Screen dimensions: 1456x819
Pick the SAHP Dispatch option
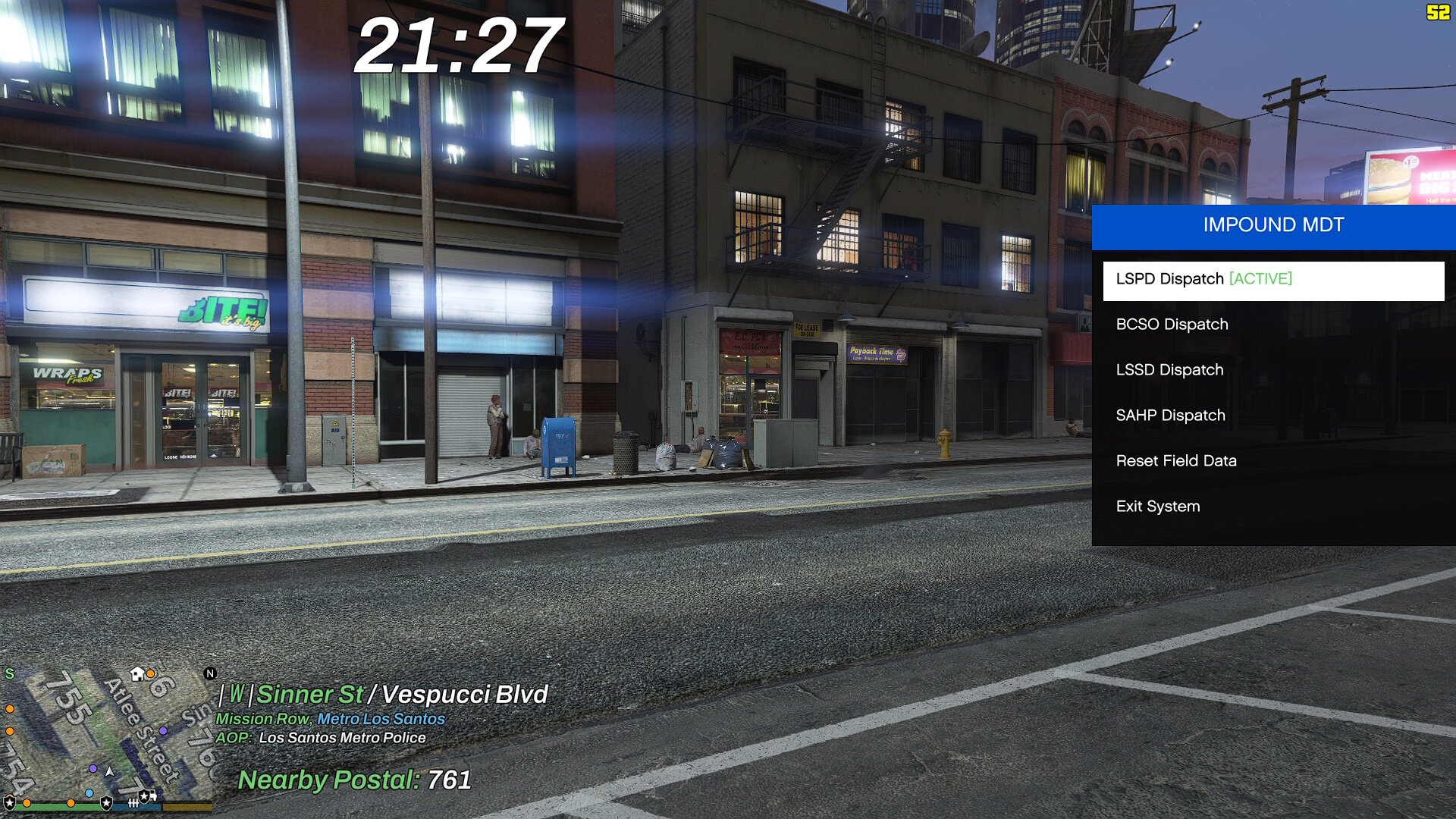pyautogui.click(x=1272, y=416)
